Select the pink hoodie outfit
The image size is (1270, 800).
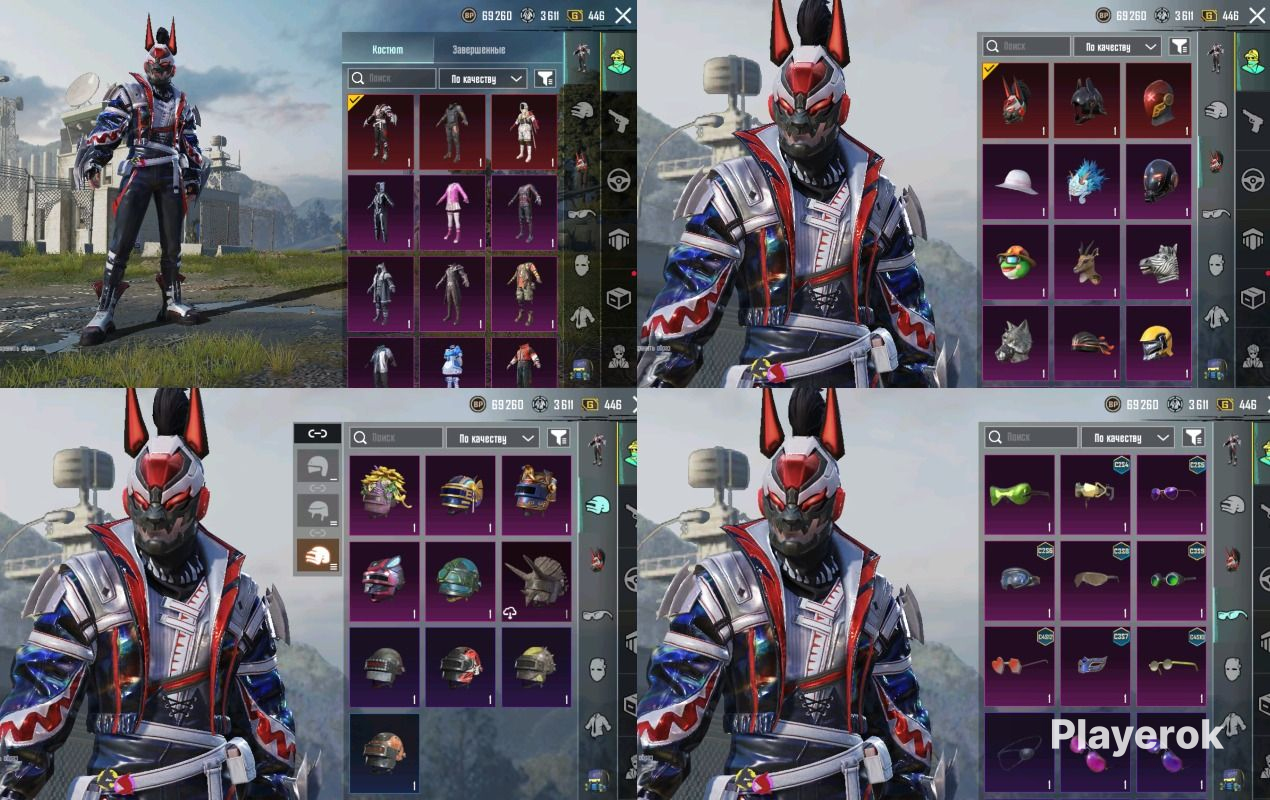pos(452,211)
